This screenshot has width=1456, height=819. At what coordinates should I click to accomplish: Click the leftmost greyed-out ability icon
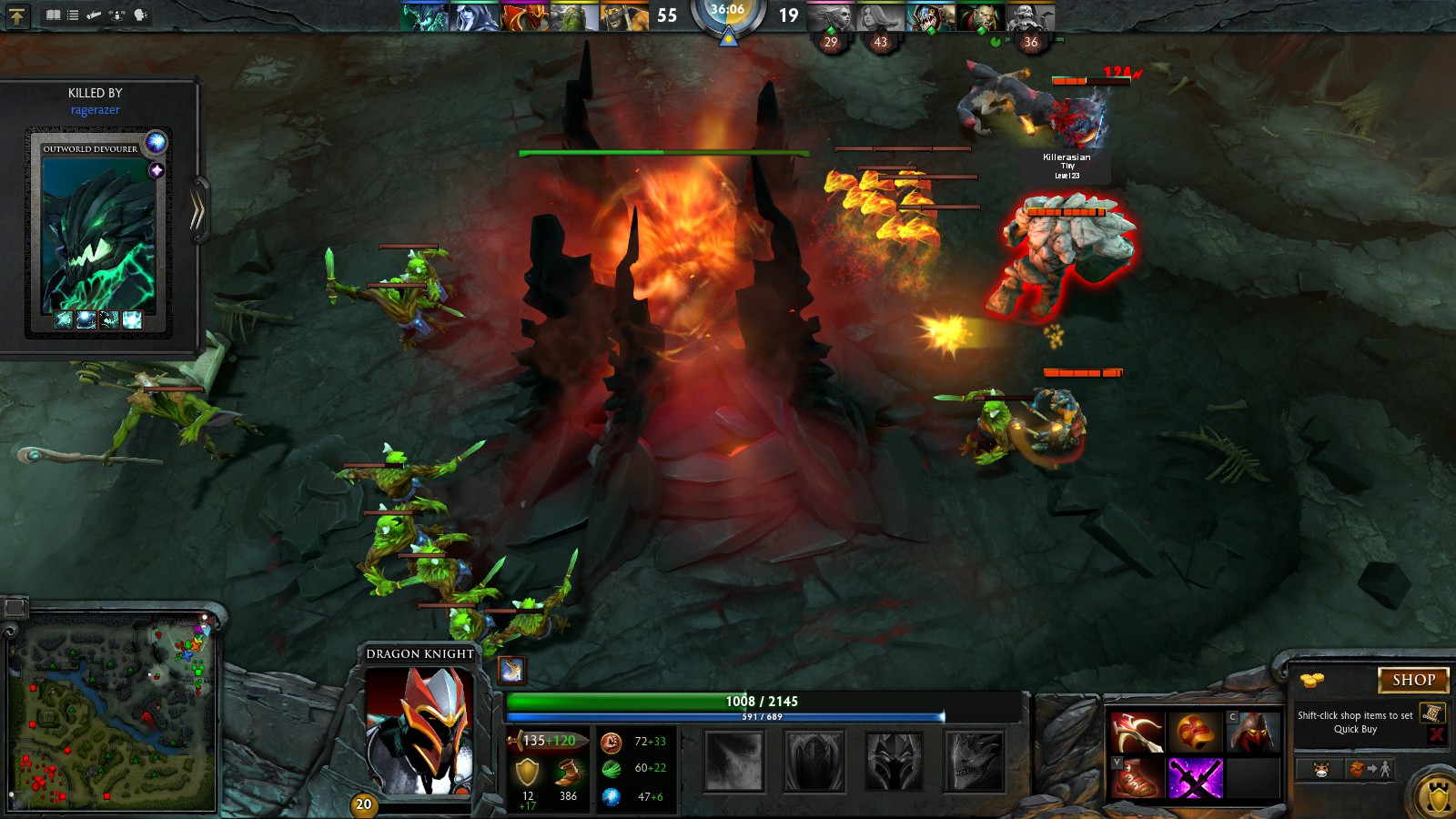click(x=734, y=761)
